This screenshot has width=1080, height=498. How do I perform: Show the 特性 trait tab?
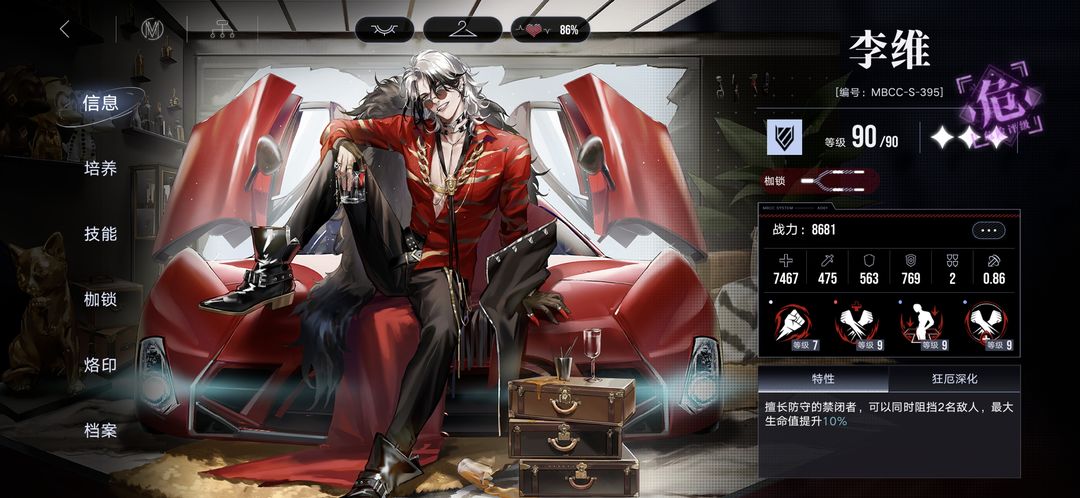[823, 380]
